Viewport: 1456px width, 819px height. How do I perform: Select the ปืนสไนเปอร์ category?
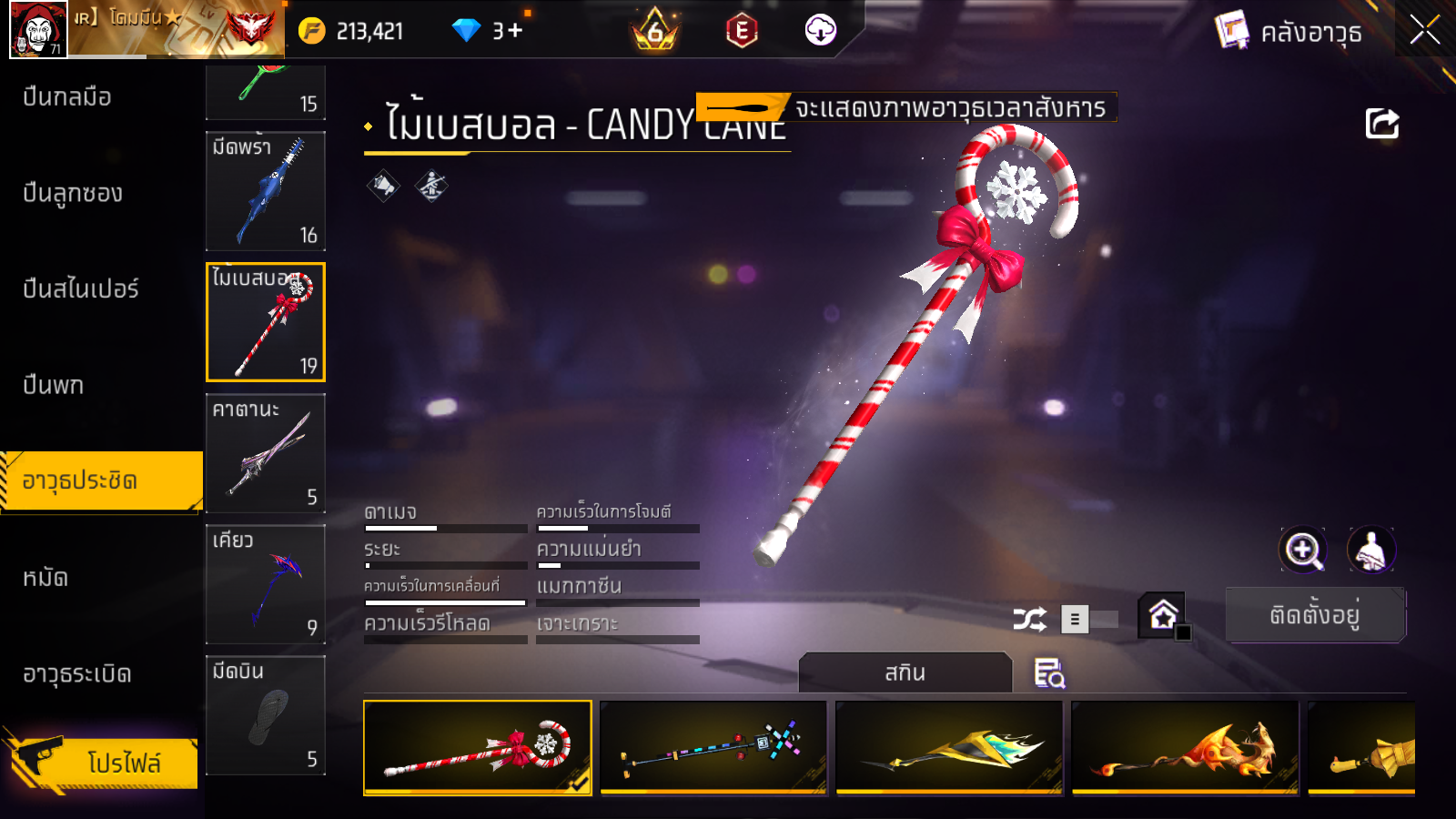(81, 289)
